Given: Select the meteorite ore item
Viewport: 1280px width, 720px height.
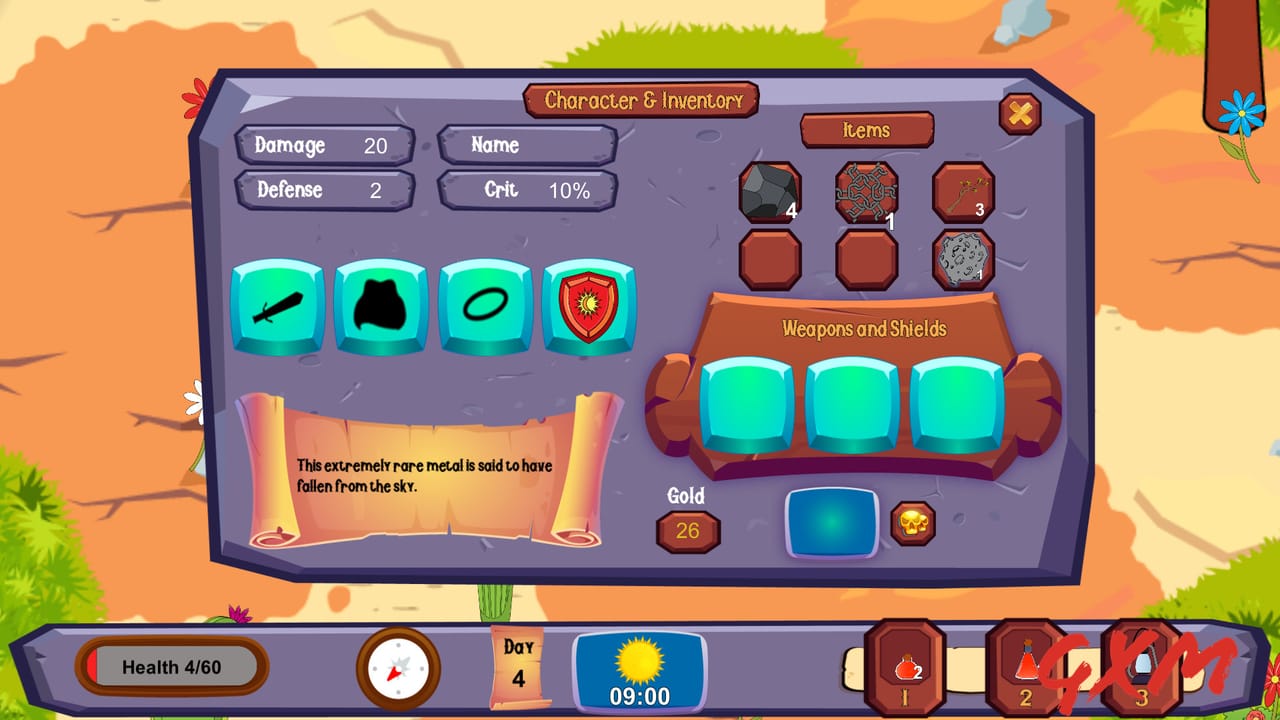Looking at the screenshot, I should point(963,258).
